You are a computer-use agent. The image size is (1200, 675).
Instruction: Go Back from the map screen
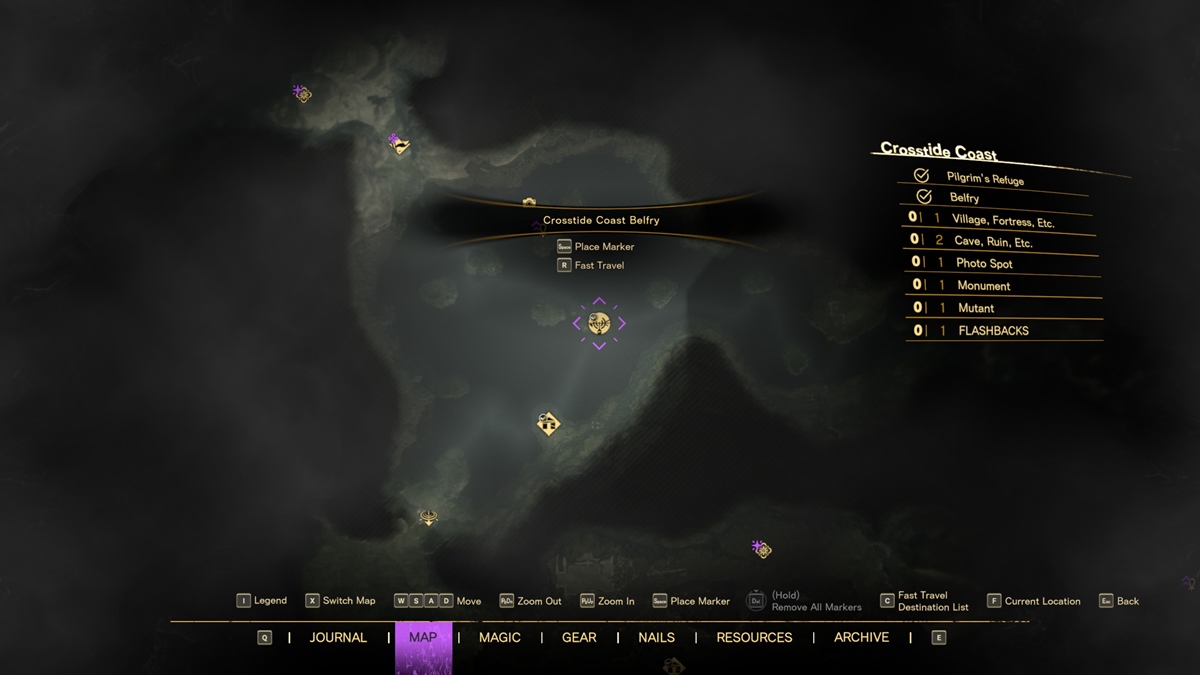coord(1119,601)
